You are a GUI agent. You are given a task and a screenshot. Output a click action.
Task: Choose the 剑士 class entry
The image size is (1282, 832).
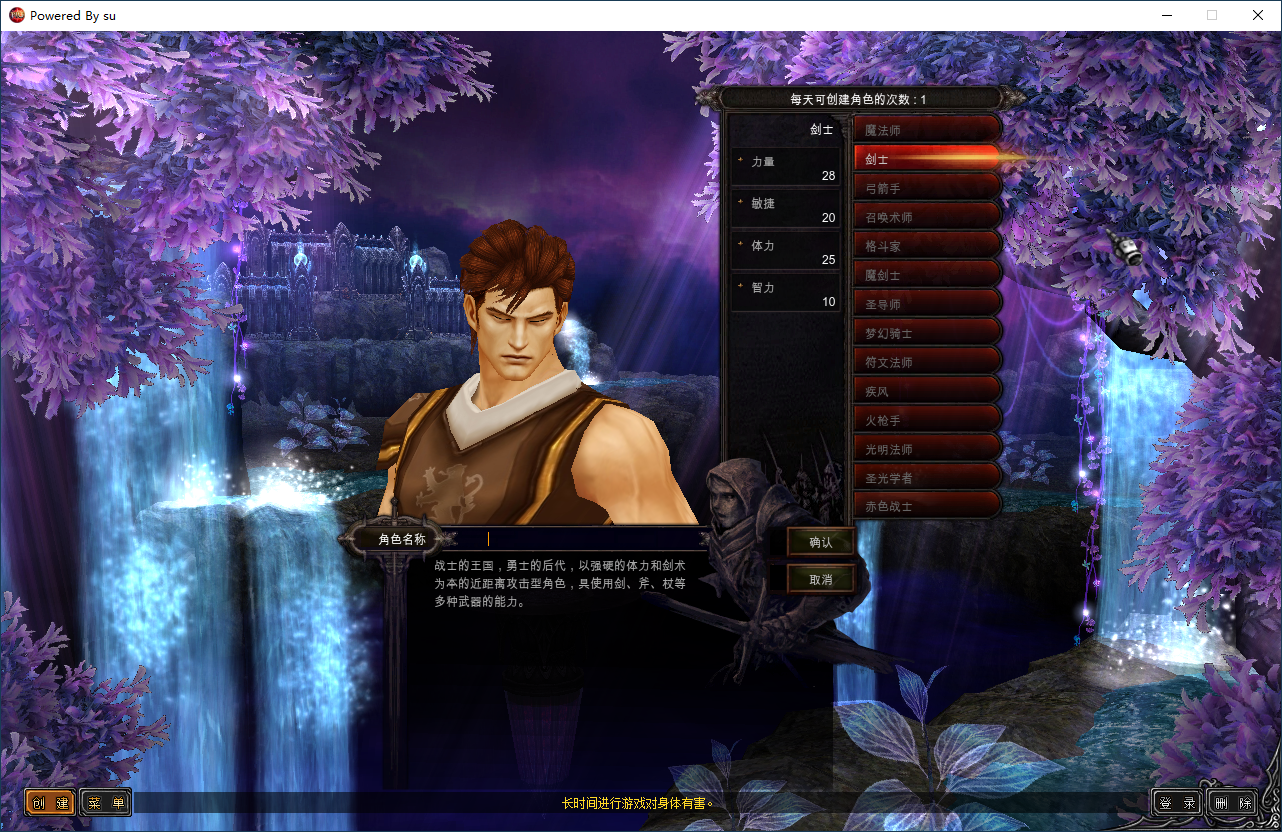click(926, 159)
